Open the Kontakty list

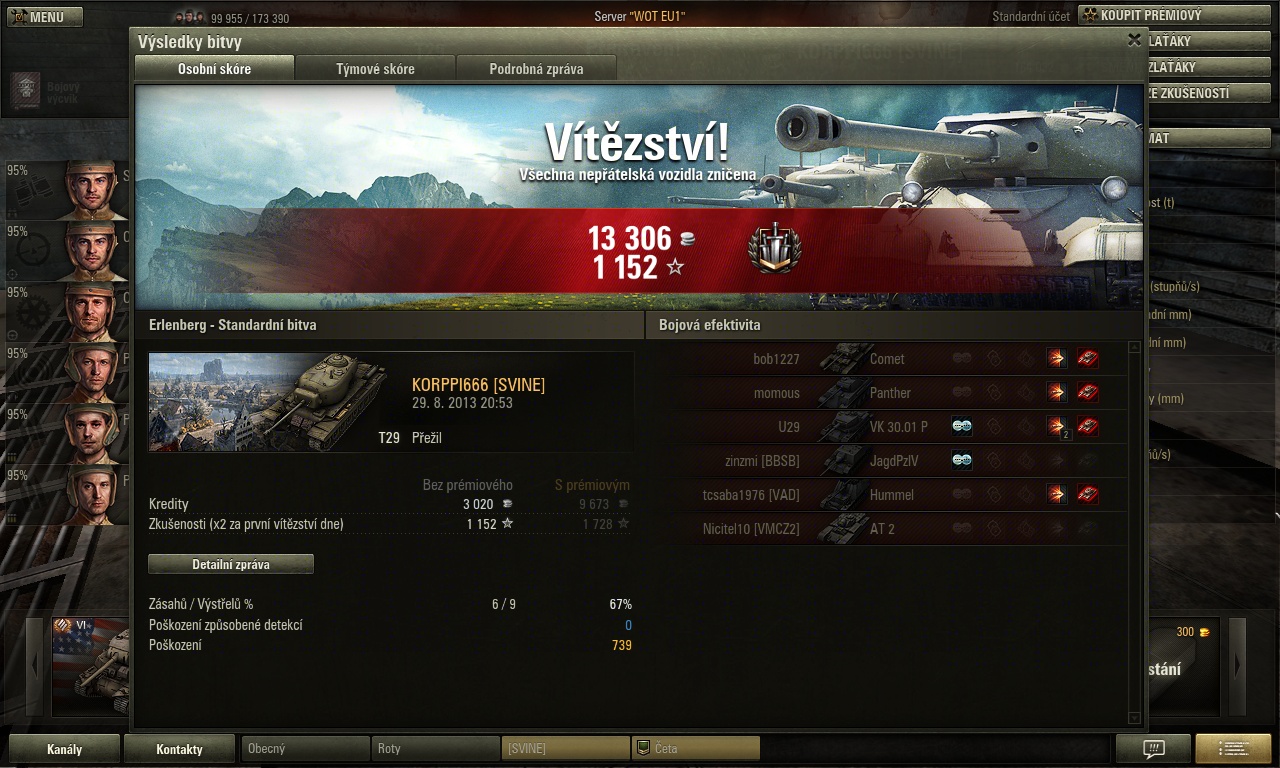179,749
